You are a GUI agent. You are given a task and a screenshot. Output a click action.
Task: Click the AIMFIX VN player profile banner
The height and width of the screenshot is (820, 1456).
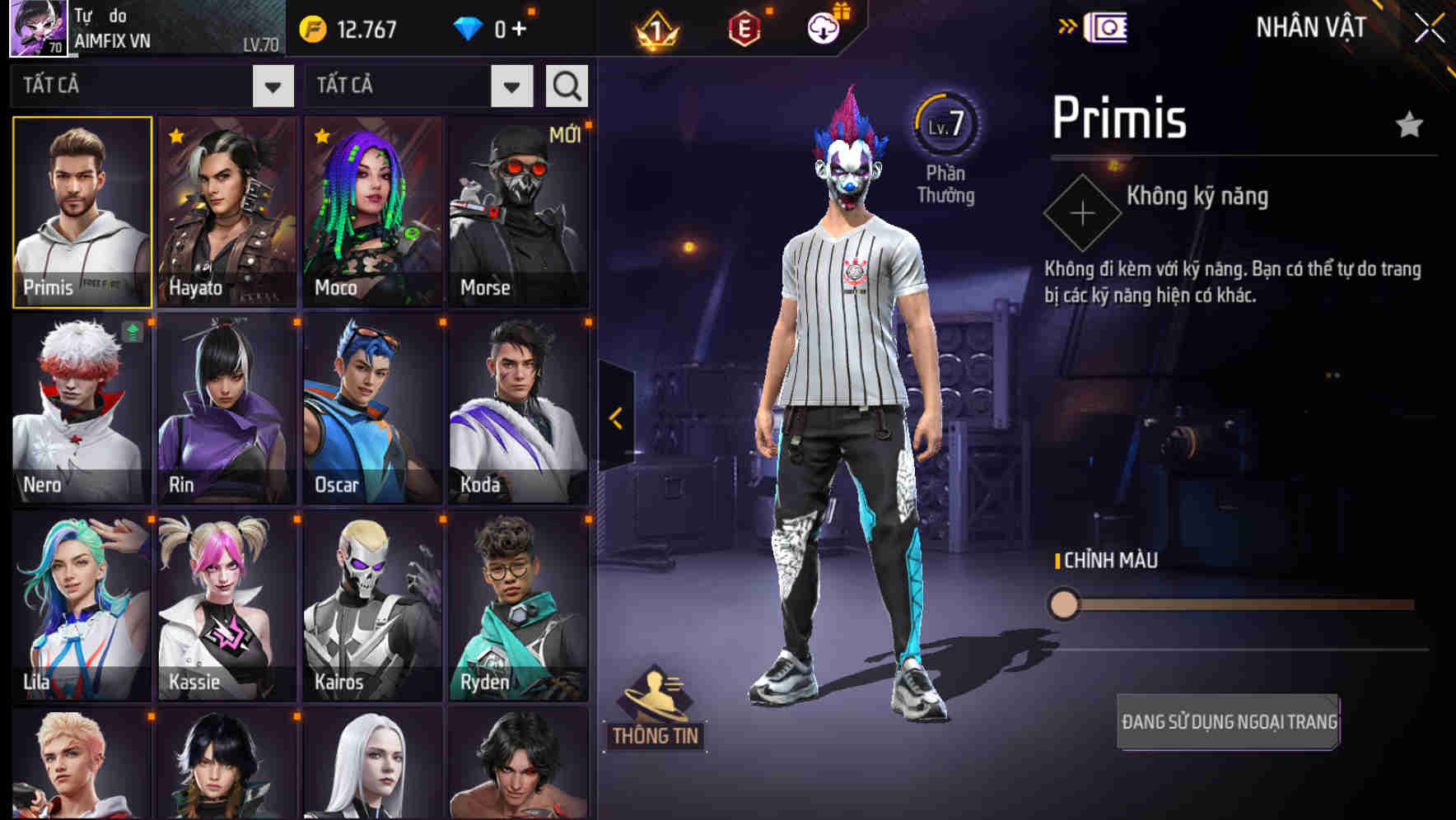click(x=140, y=27)
